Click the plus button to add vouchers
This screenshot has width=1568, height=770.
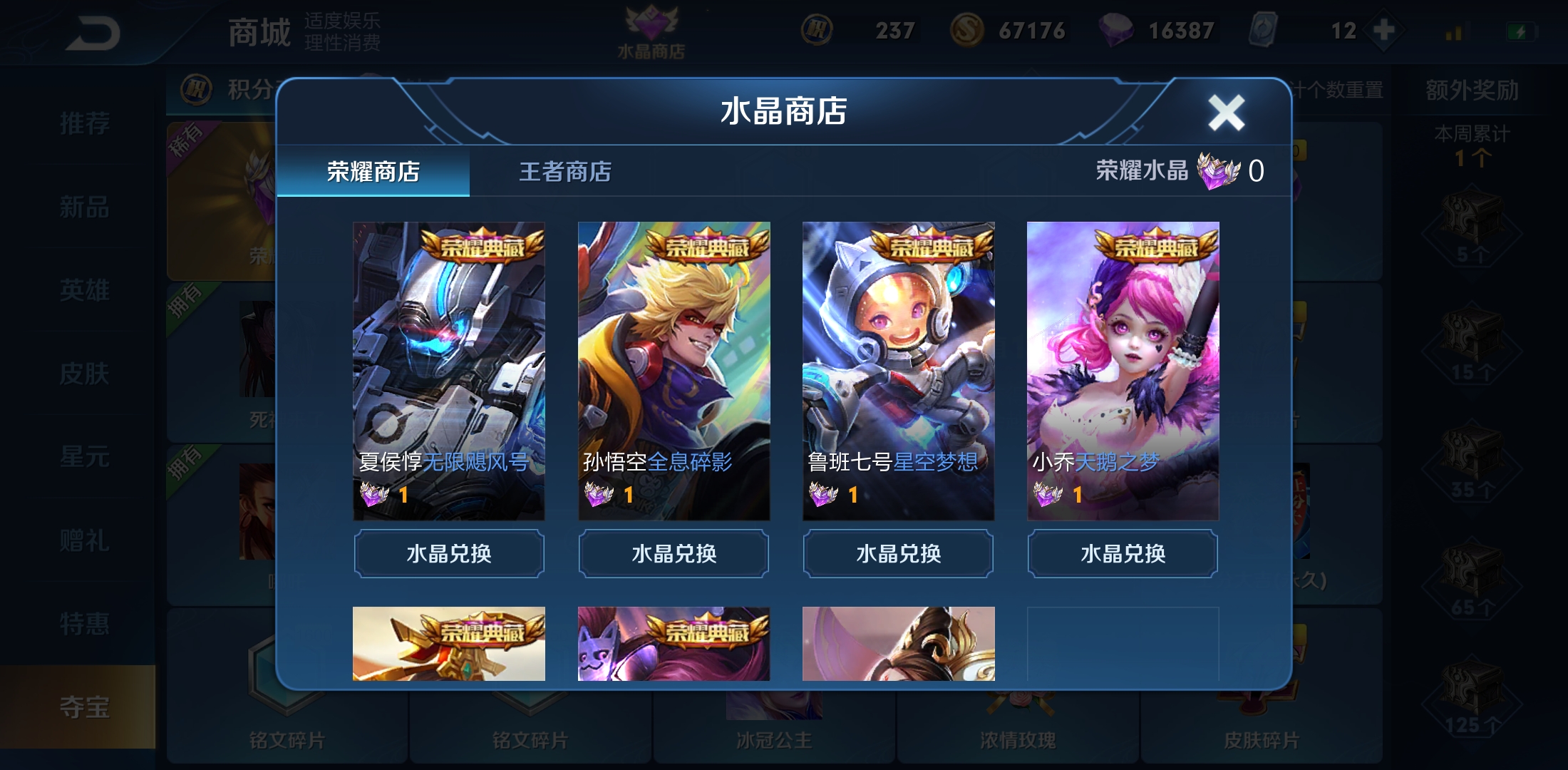(x=1384, y=31)
